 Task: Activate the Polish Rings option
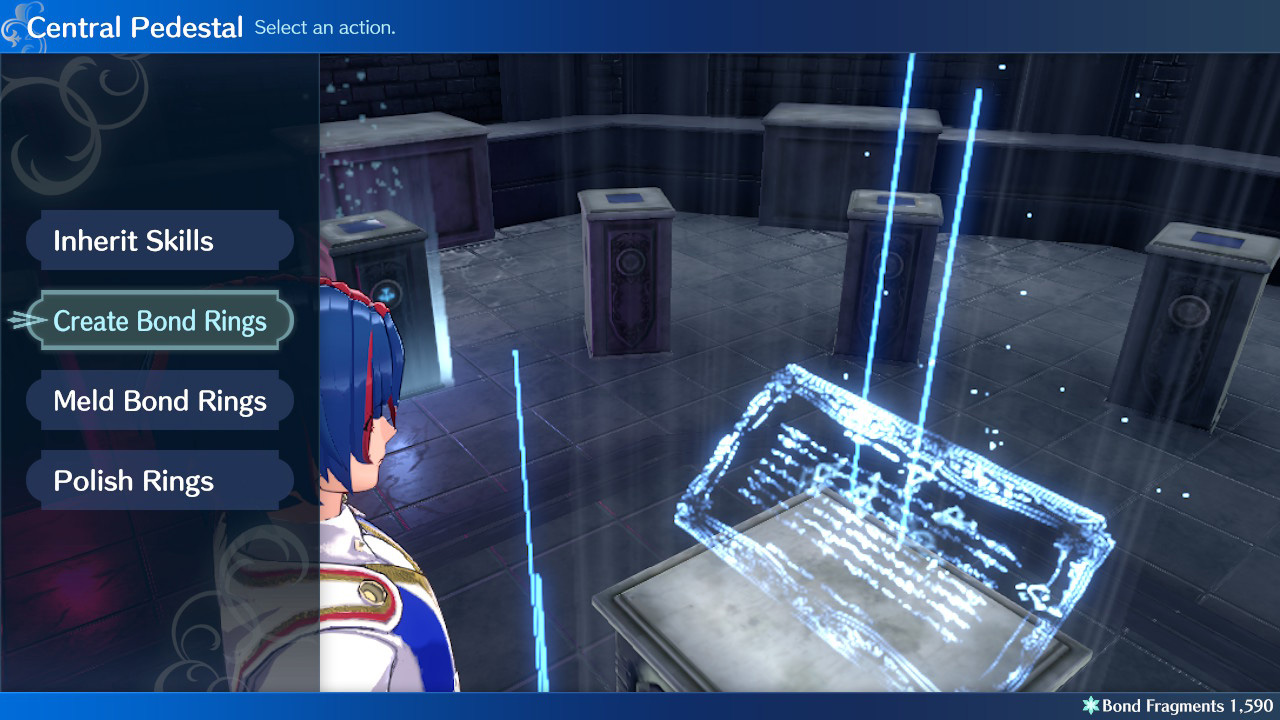coord(160,480)
